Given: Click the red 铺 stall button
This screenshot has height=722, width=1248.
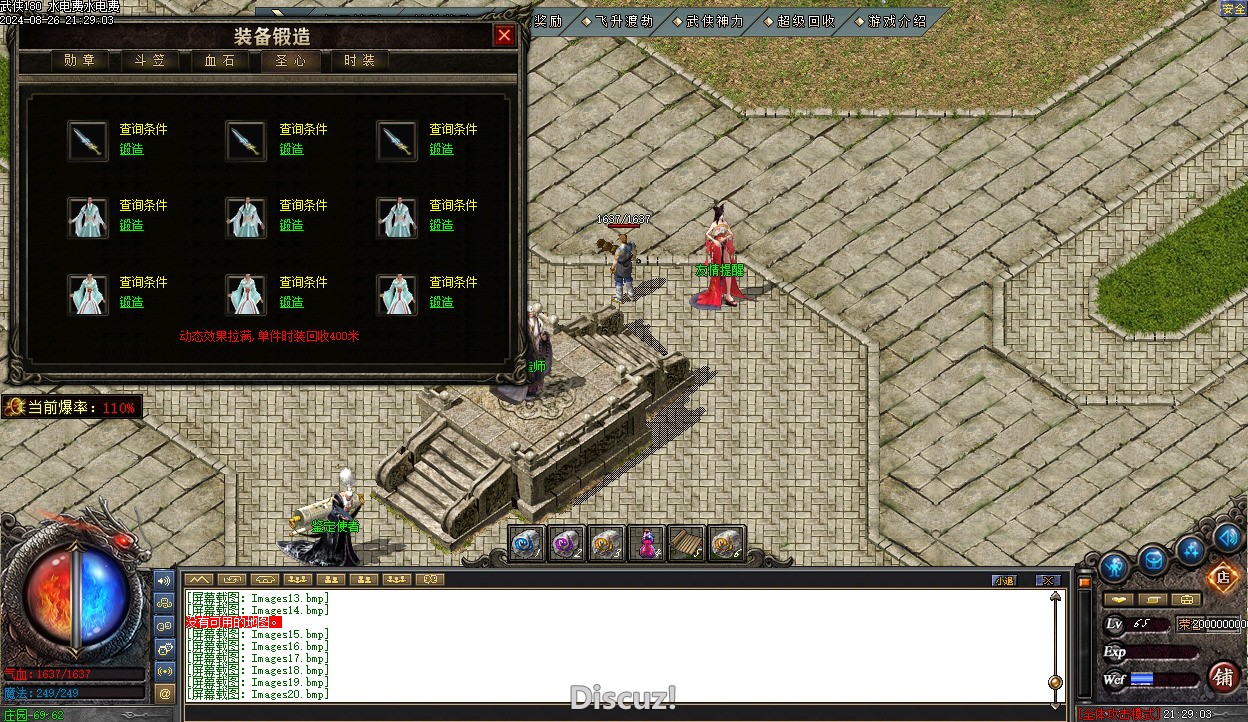Looking at the screenshot, I should [x=1223, y=677].
